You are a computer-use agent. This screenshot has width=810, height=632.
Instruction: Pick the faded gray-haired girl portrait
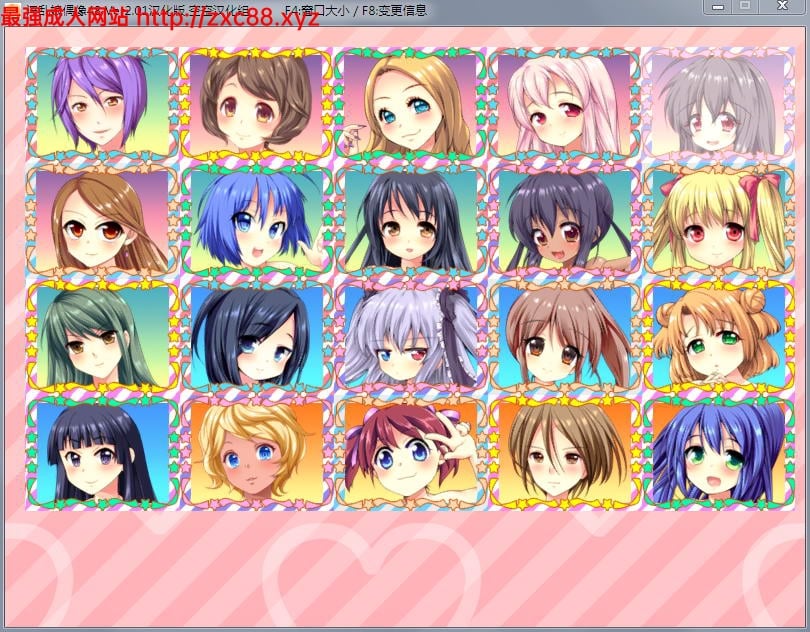coord(718,102)
